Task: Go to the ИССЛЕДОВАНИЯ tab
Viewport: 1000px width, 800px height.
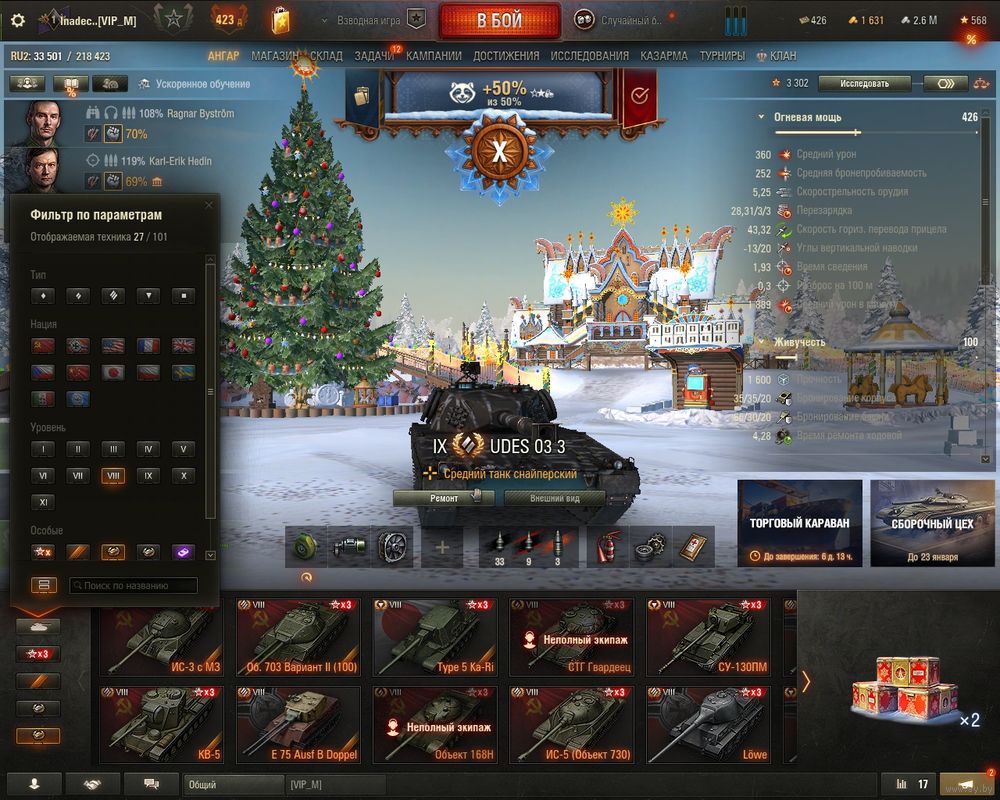Action: [589, 56]
